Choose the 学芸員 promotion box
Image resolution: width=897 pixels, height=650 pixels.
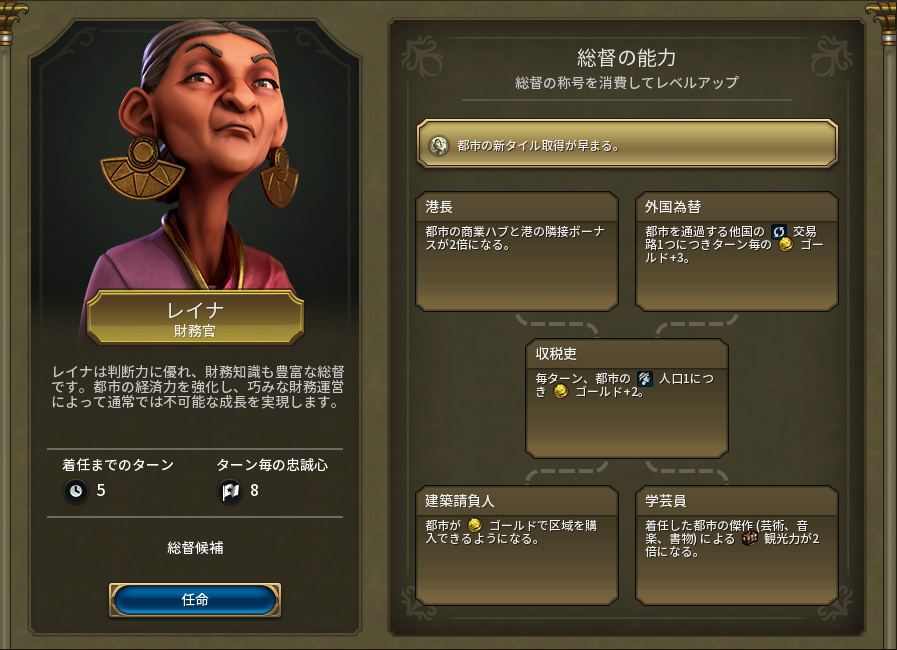[x=736, y=545]
